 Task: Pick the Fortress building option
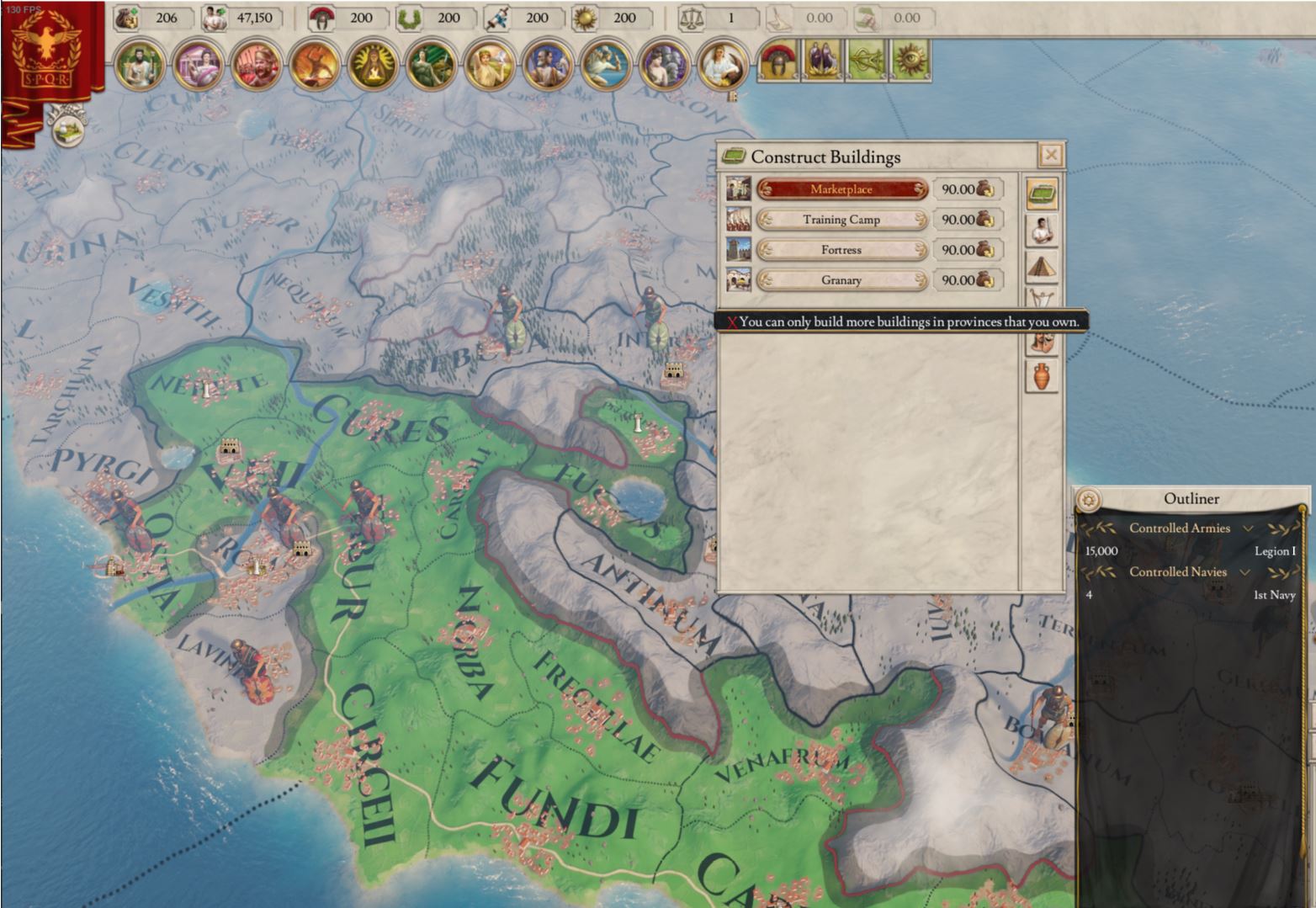[x=841, y=250]
